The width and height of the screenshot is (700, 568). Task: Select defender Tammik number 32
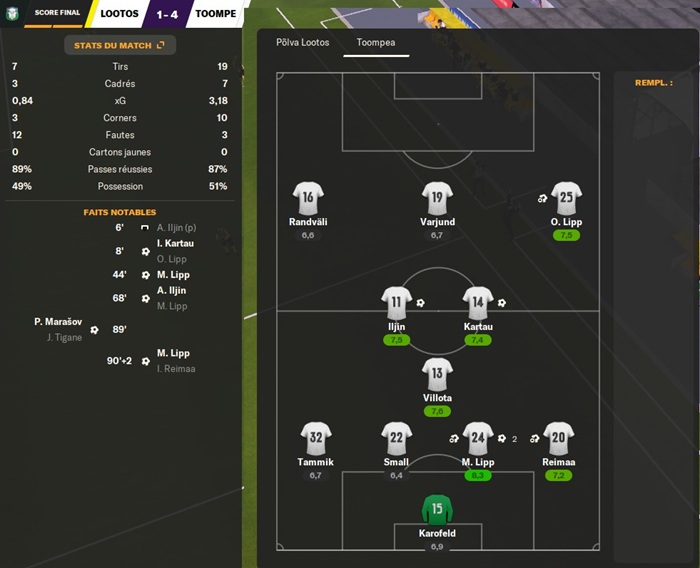[316, 438]
